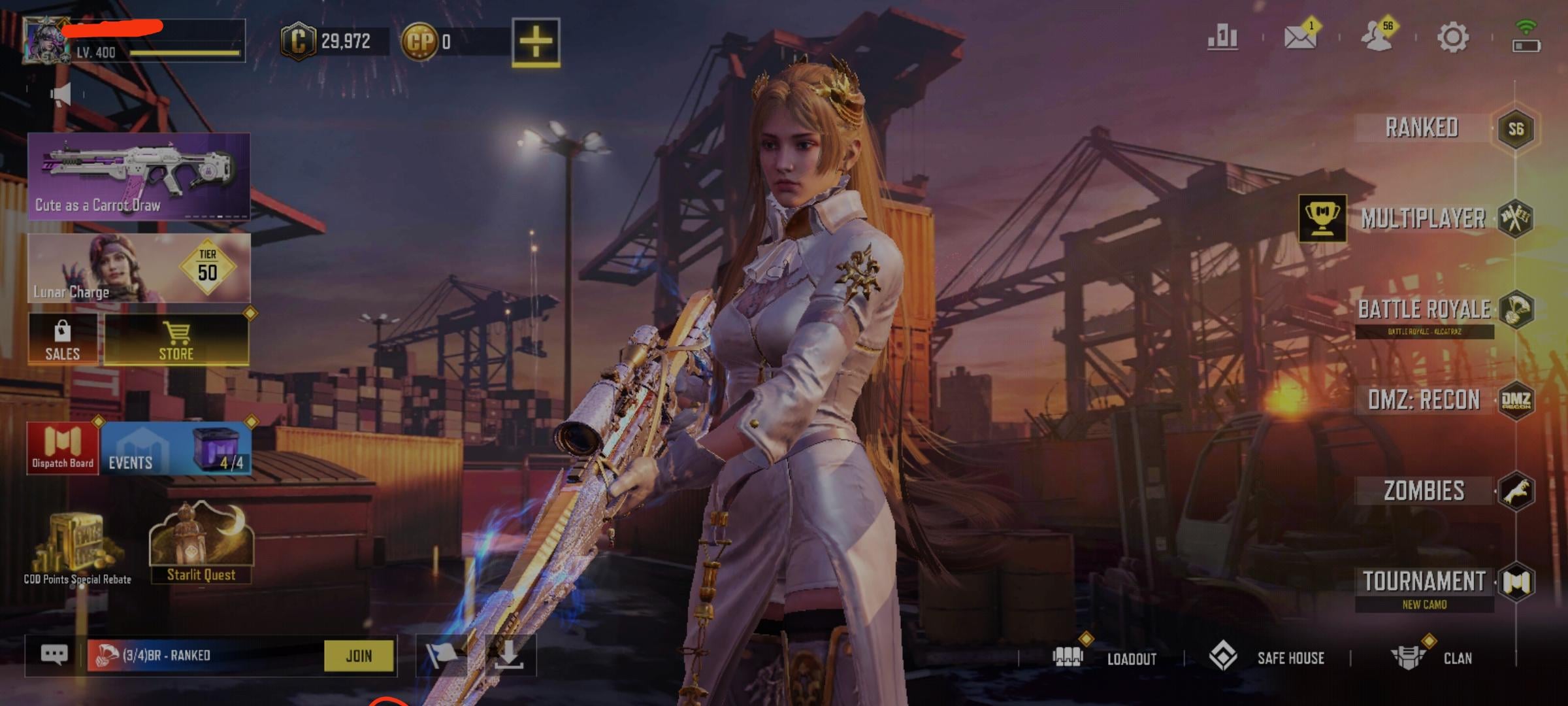
Task: Open the Dispatch Board
Action: coord(63,448)
